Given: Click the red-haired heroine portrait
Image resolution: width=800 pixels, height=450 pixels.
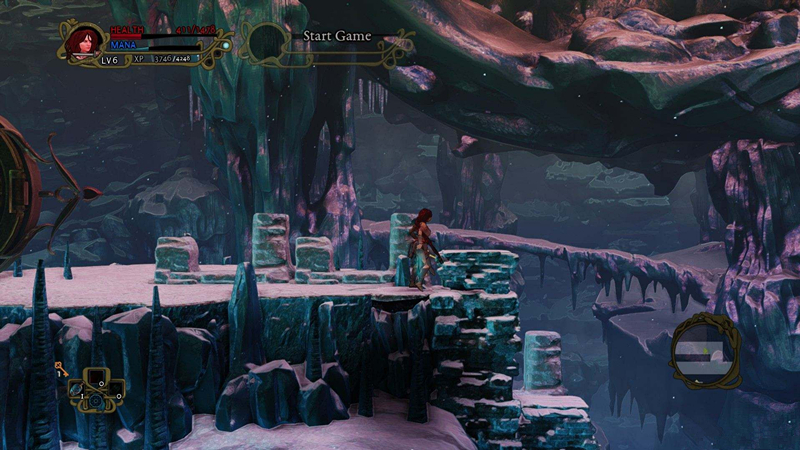Looking at the screenshot, I should point(81,43).
